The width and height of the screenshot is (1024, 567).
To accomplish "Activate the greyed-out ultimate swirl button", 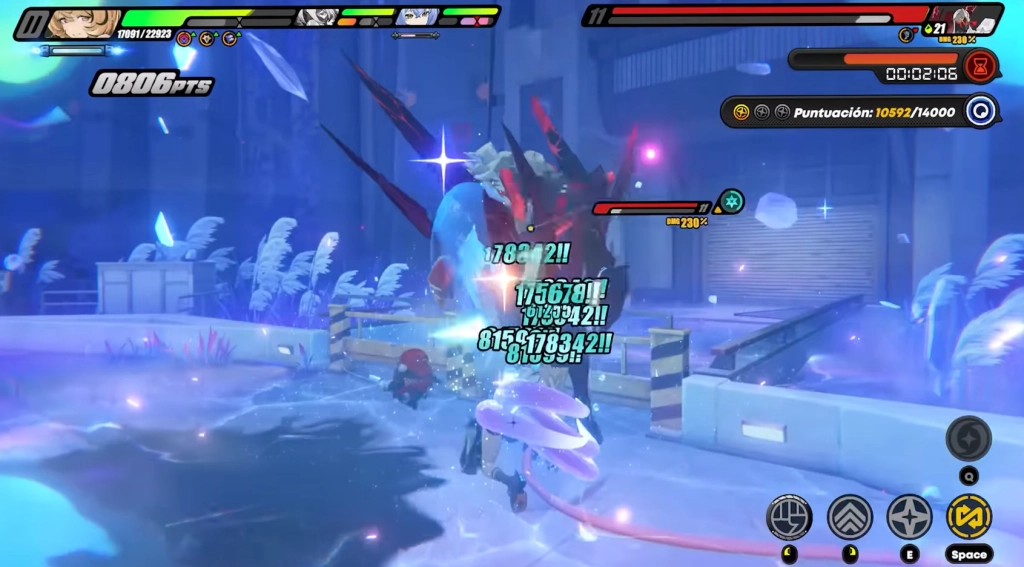I will coord(968,438).
